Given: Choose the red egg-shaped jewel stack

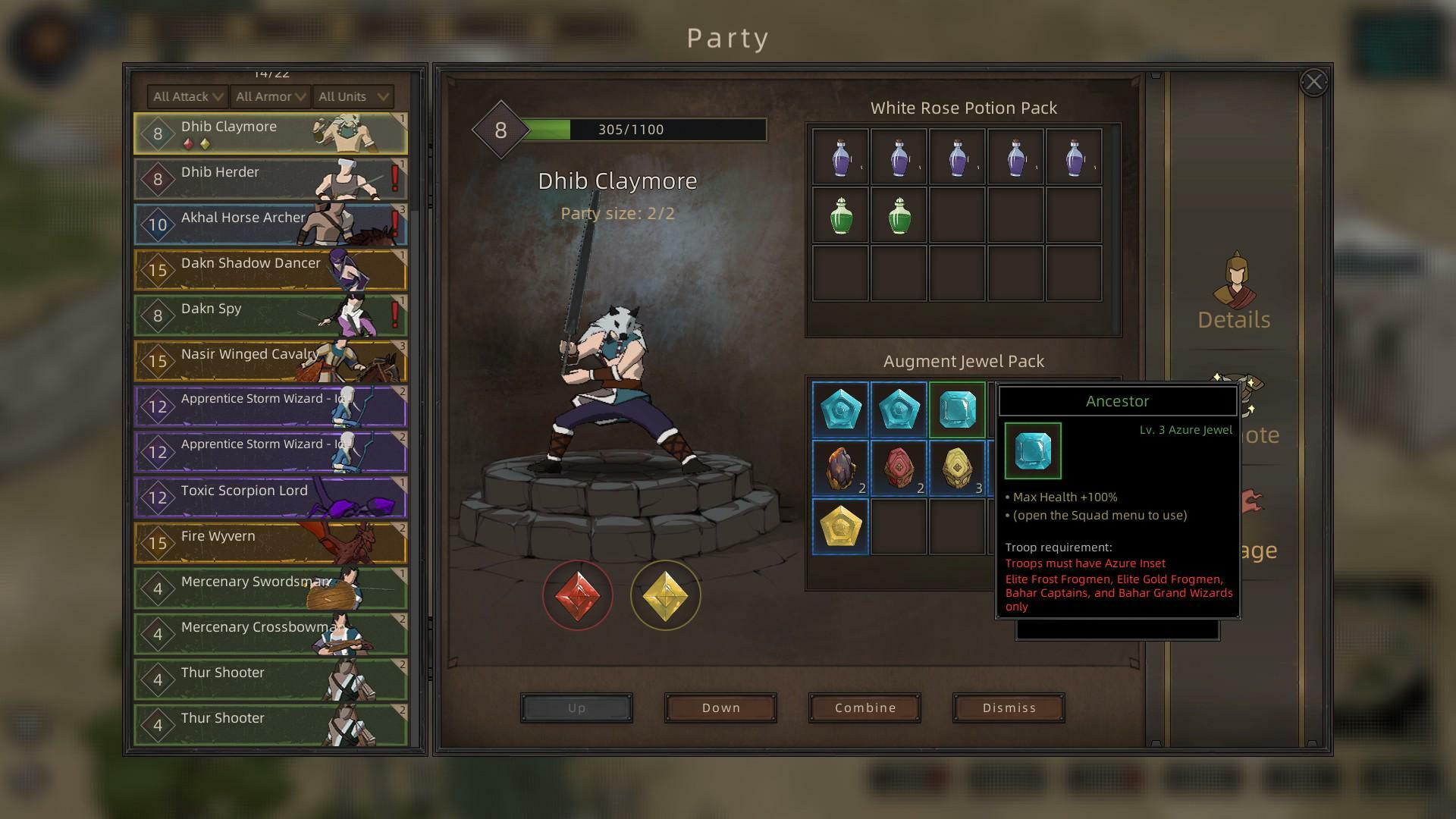Looking at the screenshot, I should [x=899, y=468].
